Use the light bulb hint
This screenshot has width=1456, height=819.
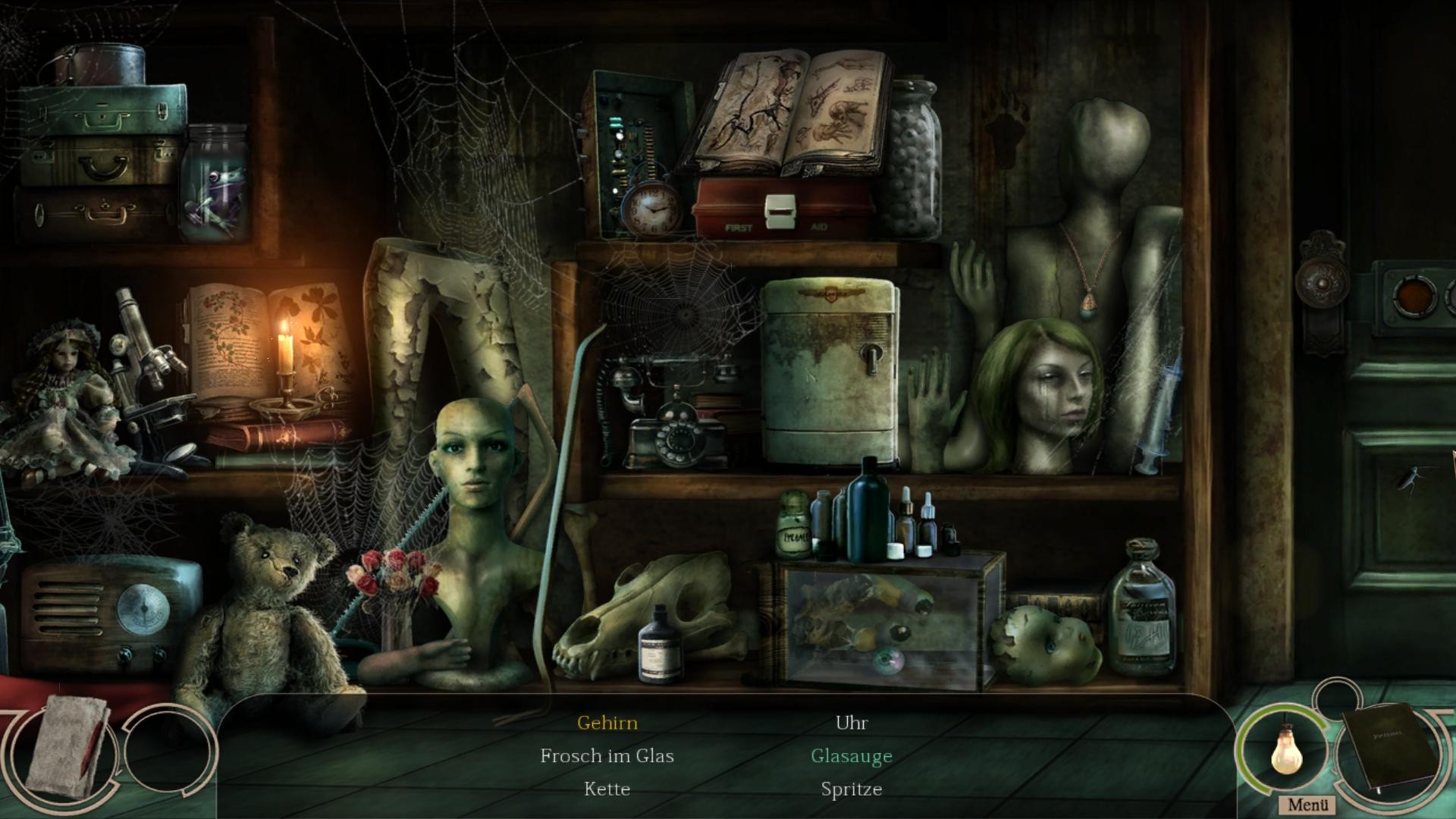point(1285,749)
